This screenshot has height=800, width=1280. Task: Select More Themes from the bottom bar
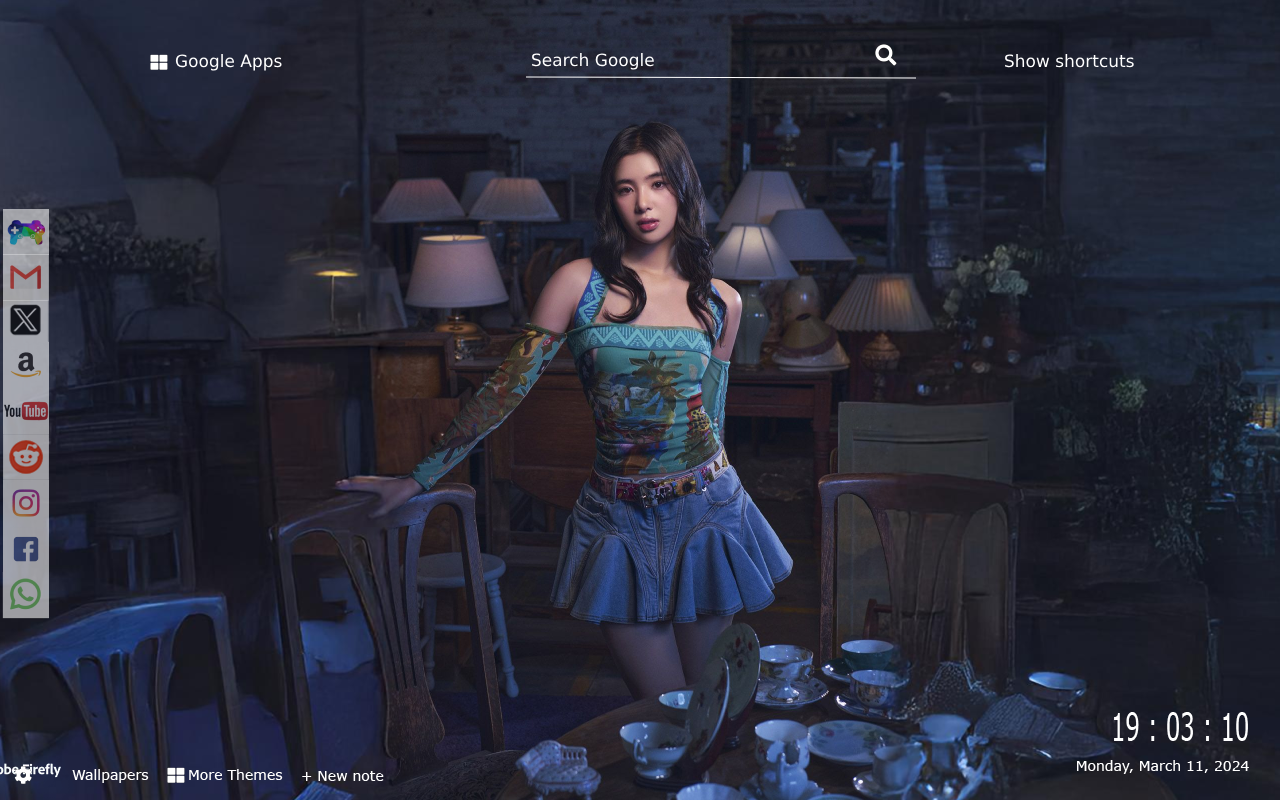point(235,774)
